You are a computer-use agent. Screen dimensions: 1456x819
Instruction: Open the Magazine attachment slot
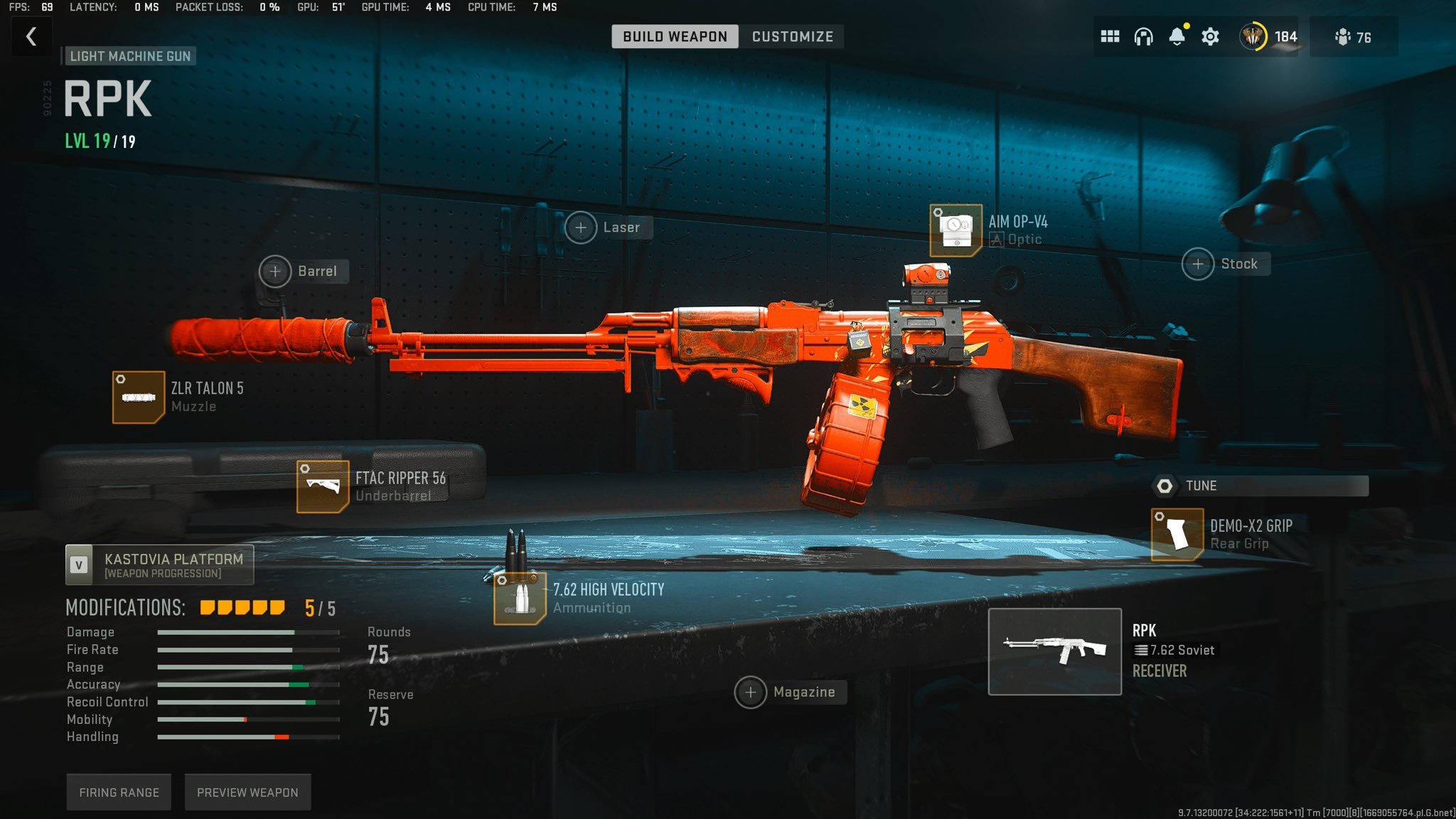pos(750,692)
